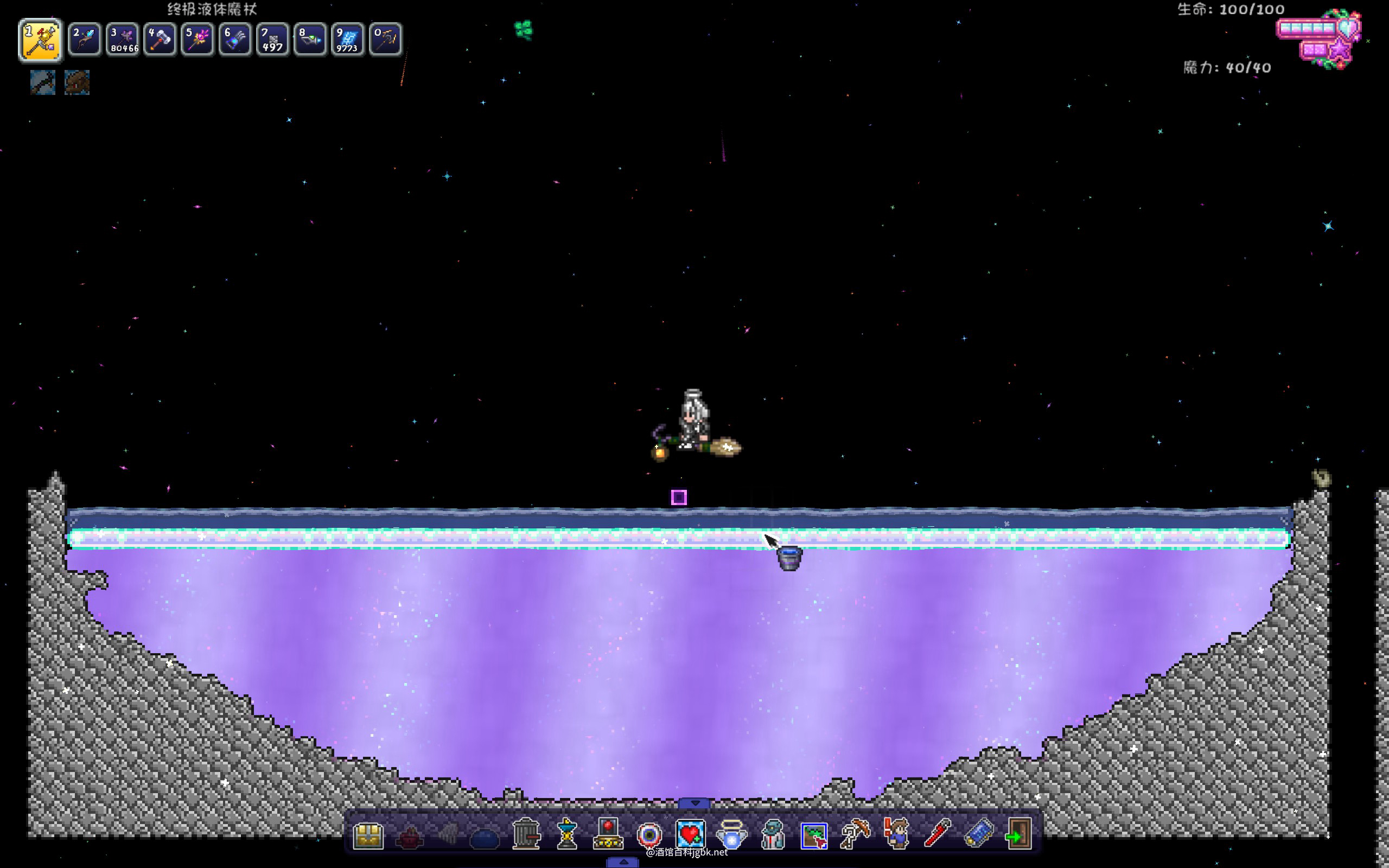Screen dimensions: 1389x868
Task: Open the golden chest menu button
Action: click(368, 835)
